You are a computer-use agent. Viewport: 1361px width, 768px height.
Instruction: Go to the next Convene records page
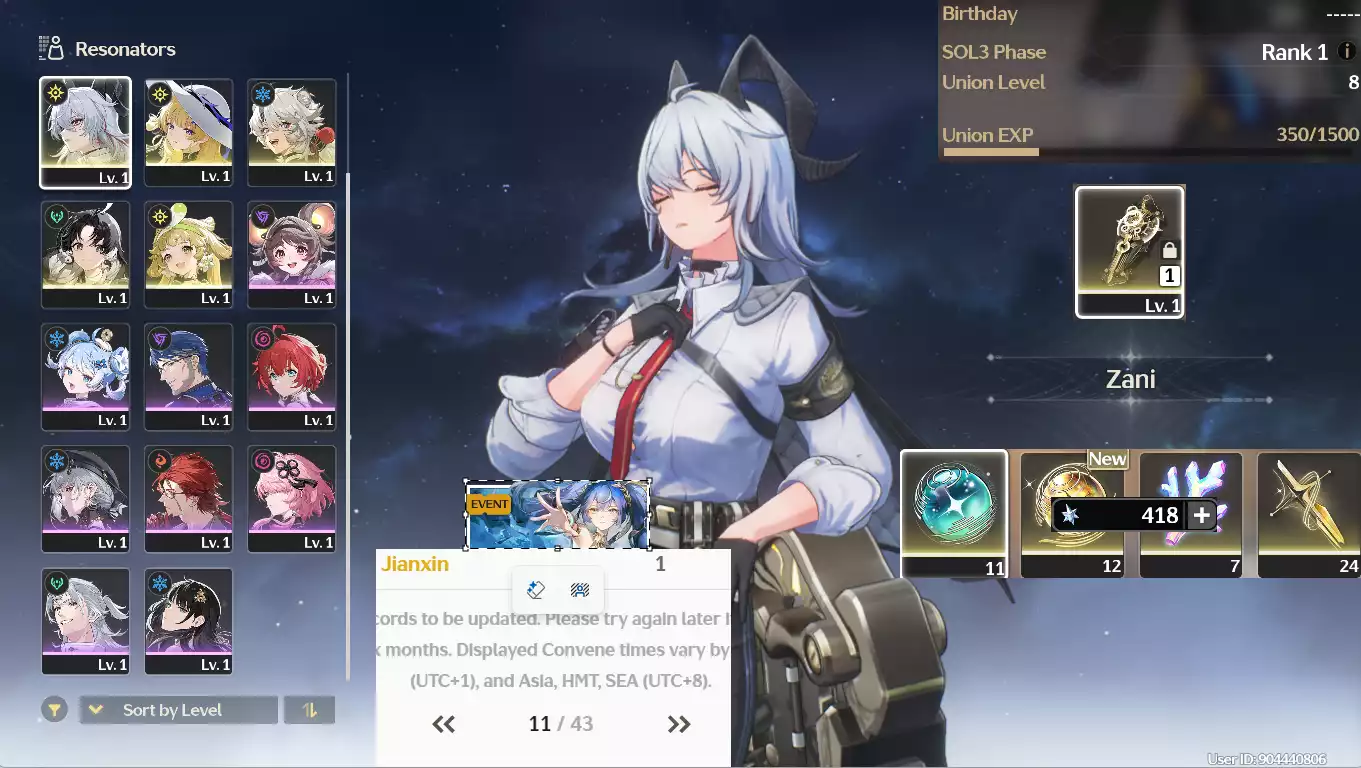pyautogui.click(x=679, y=724)
